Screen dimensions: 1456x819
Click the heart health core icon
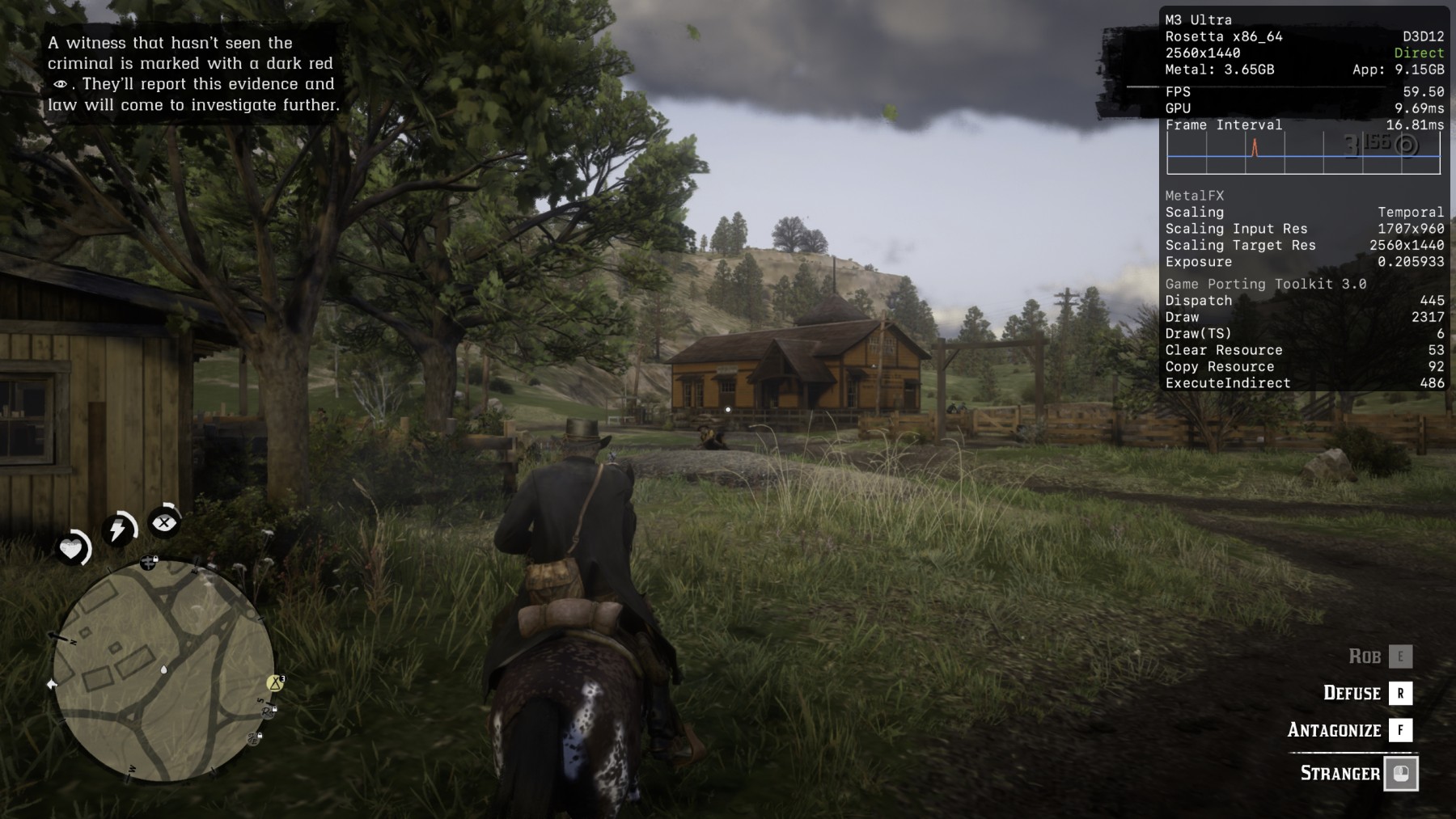coord(71,549)
